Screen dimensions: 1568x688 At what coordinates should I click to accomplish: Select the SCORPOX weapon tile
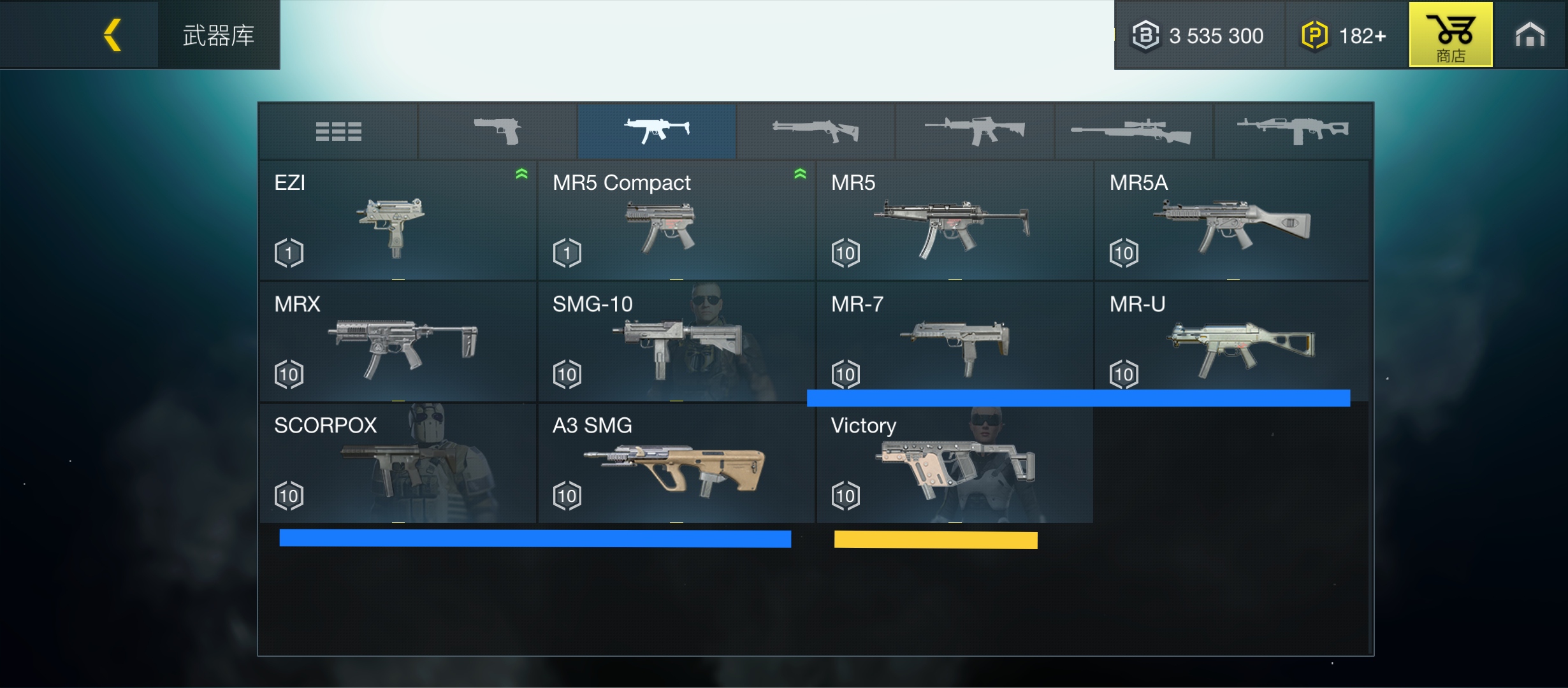(398, 463)
